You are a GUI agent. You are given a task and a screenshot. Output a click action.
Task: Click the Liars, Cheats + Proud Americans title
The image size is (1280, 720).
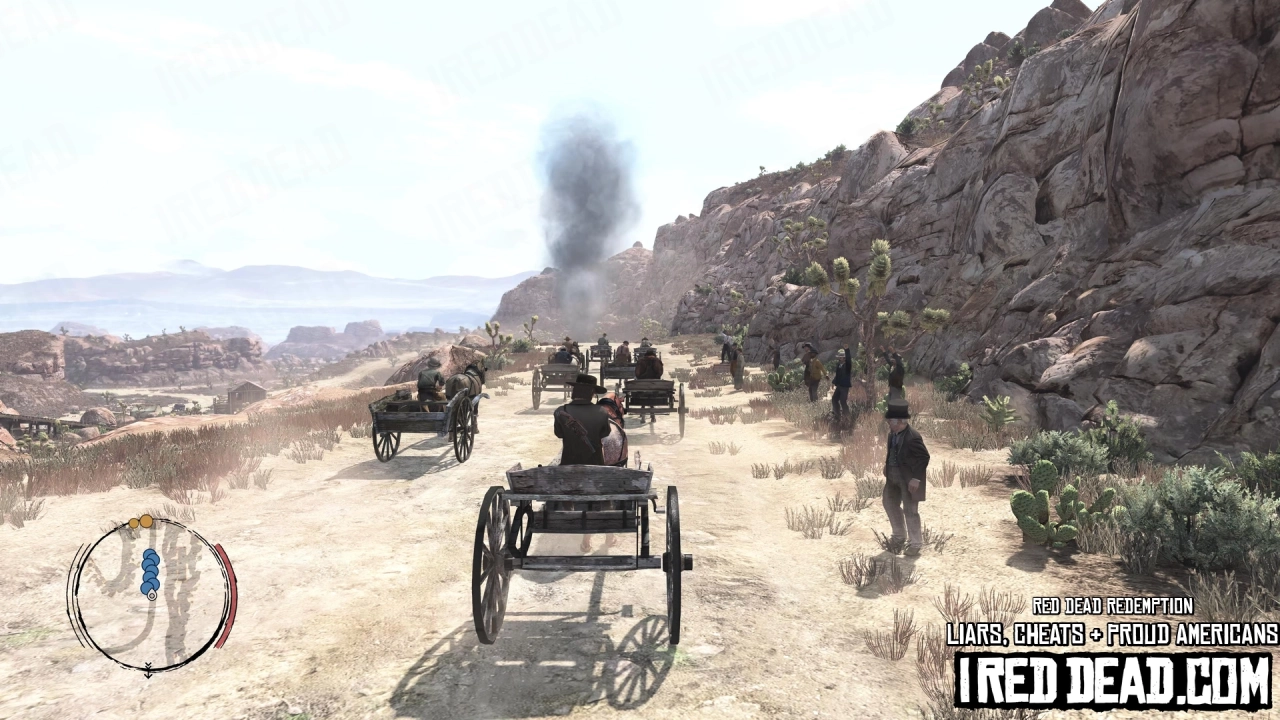tap(1108, 631)
